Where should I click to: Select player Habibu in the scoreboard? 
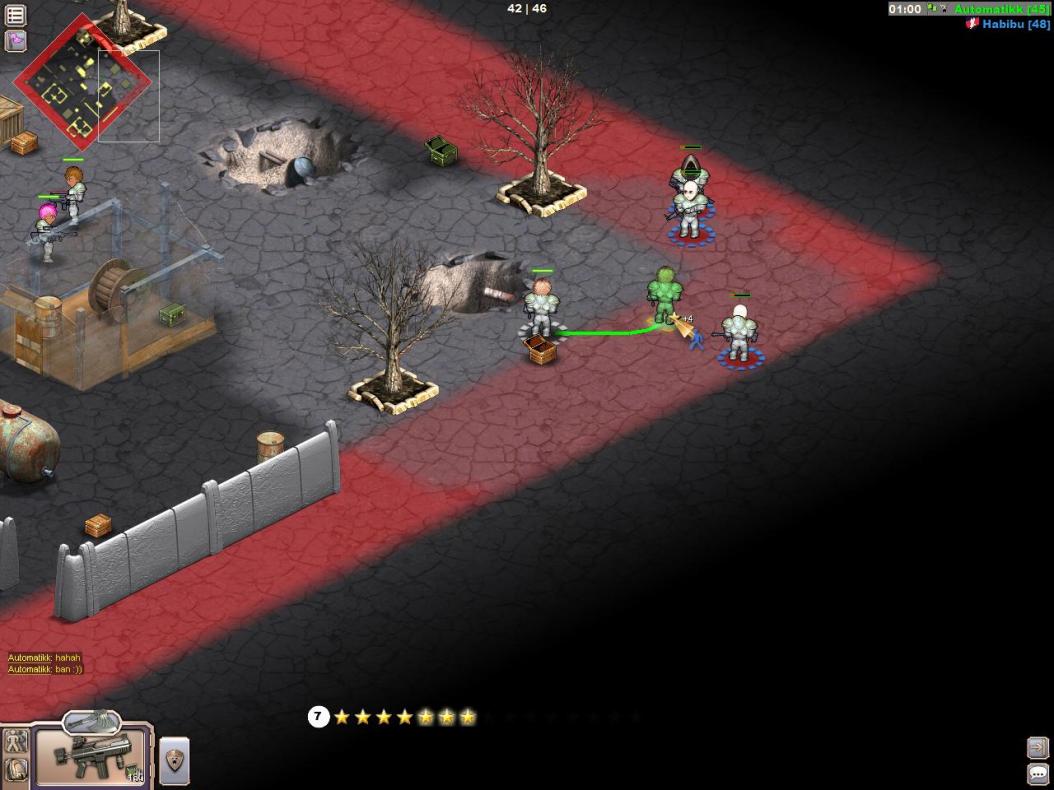pos(1013,24)
